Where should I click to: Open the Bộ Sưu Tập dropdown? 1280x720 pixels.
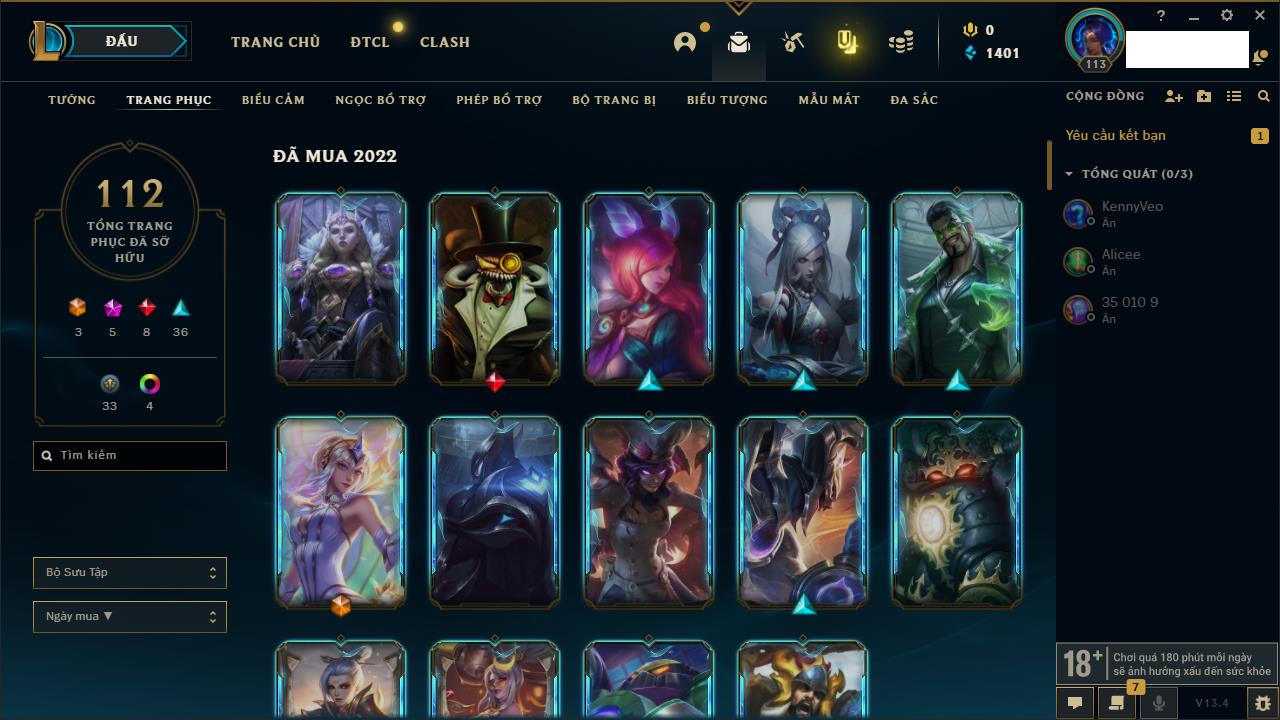click(130, 573)
